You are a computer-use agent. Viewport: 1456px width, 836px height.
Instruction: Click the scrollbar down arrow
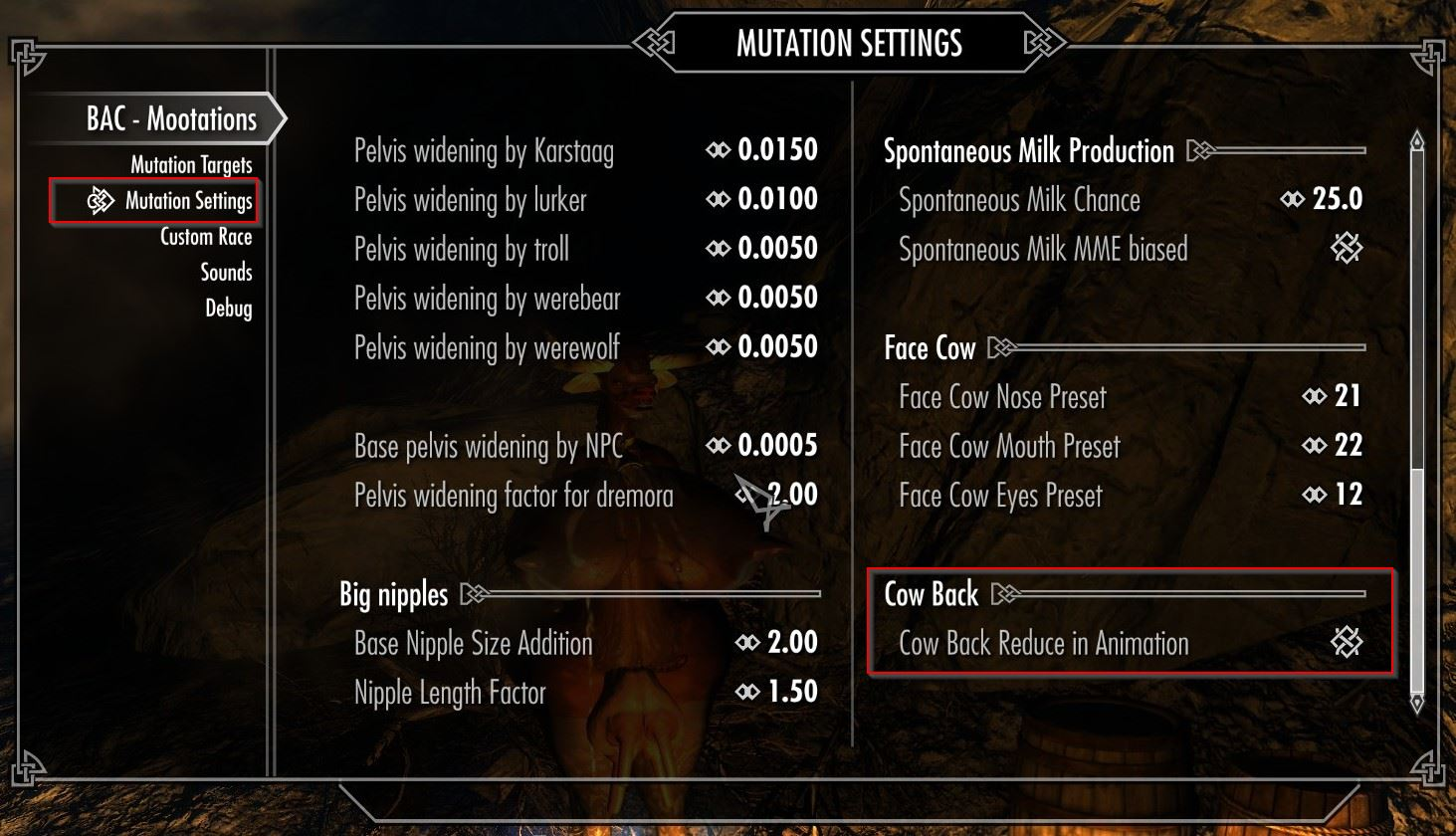(1417, 703)
